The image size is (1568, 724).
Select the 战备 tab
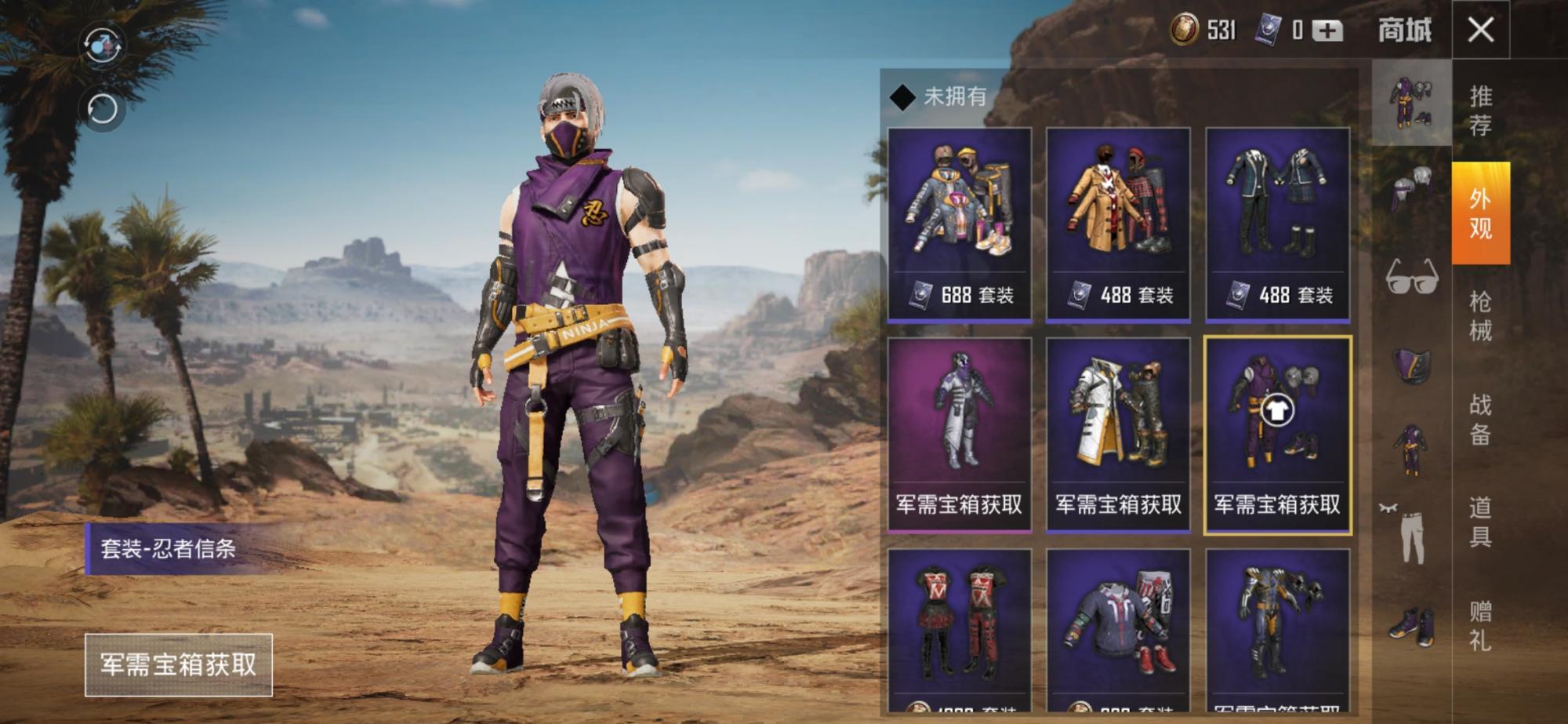[x=1480, y=419]
